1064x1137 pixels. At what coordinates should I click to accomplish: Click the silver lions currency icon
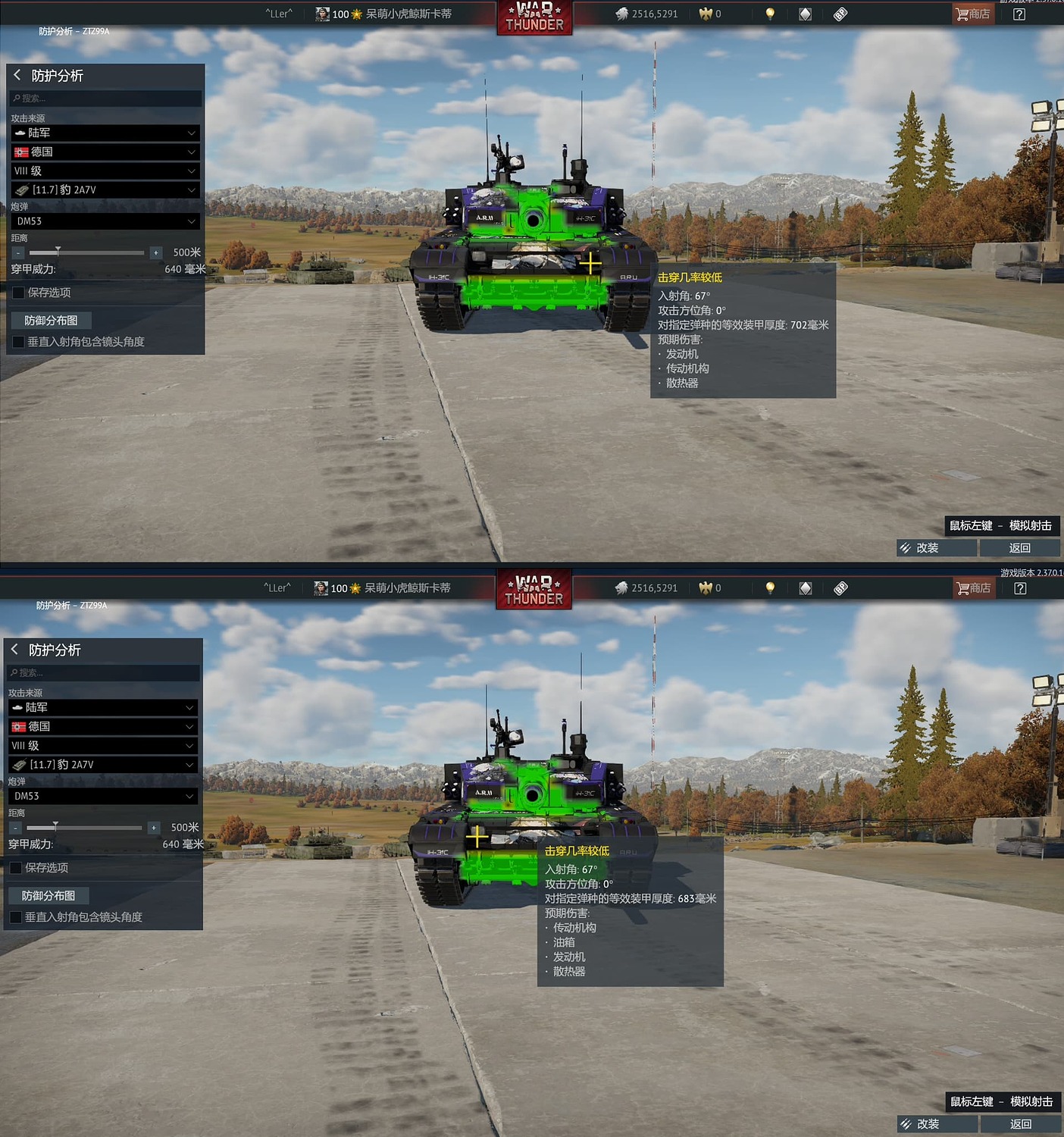click(623, 14)
